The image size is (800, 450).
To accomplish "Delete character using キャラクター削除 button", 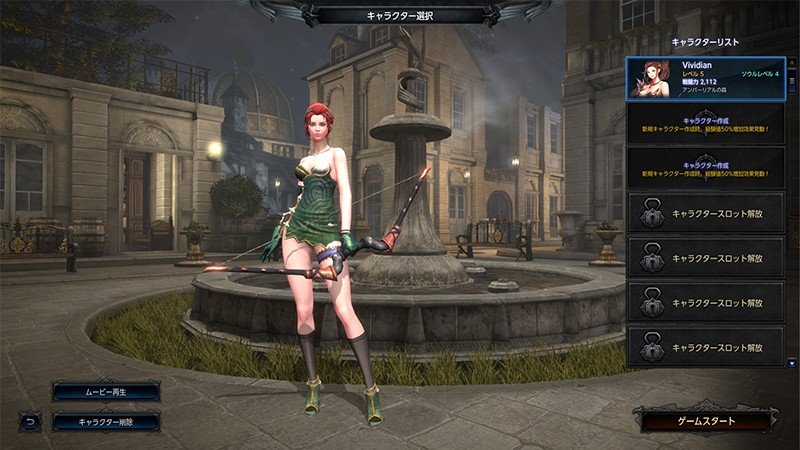I will coord(105,422).
